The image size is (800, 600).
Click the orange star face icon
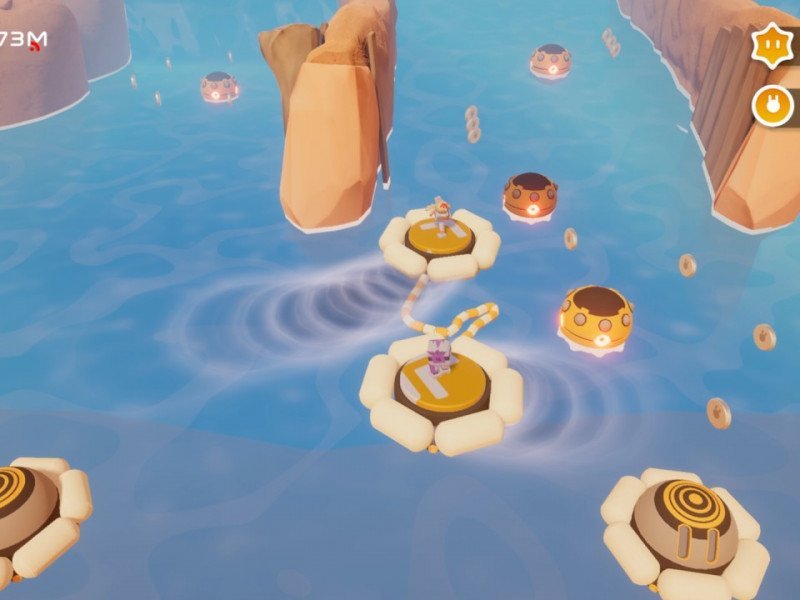[x=772, y=47]
